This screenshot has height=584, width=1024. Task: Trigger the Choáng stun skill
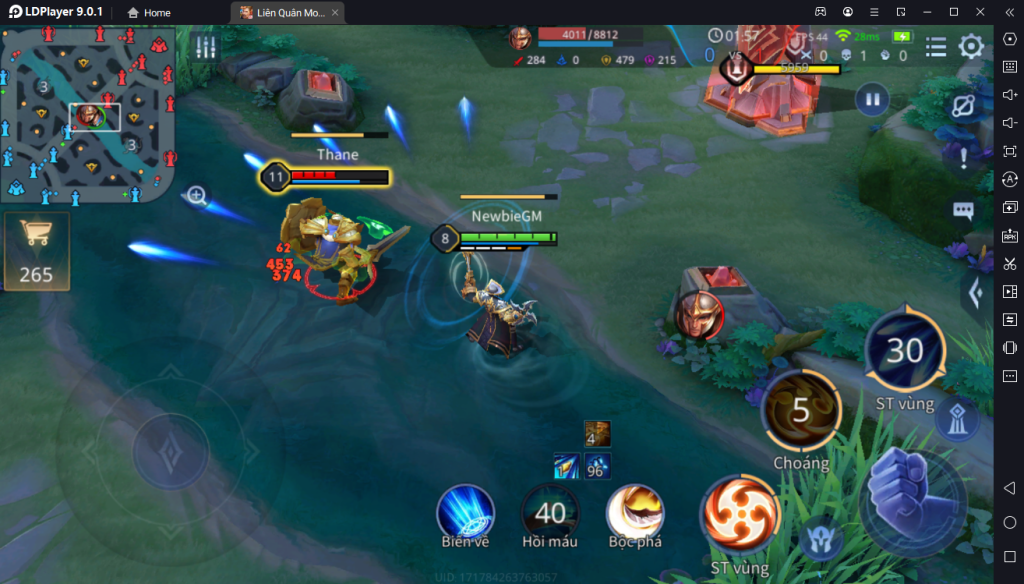pyautogui.click(x=801, y=411)
